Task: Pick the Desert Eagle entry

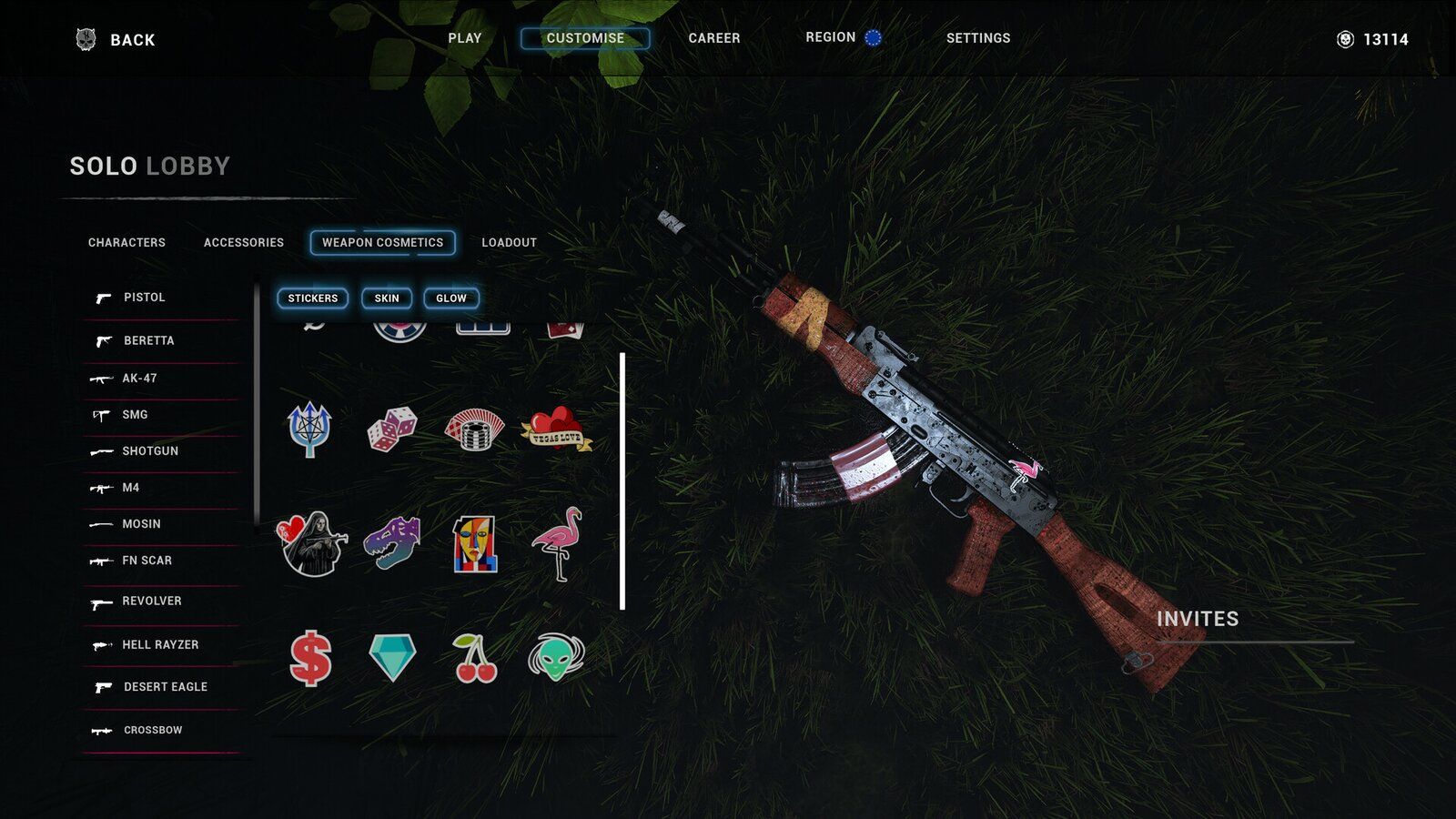Action: pyautogui.click(x=165, y=687)
